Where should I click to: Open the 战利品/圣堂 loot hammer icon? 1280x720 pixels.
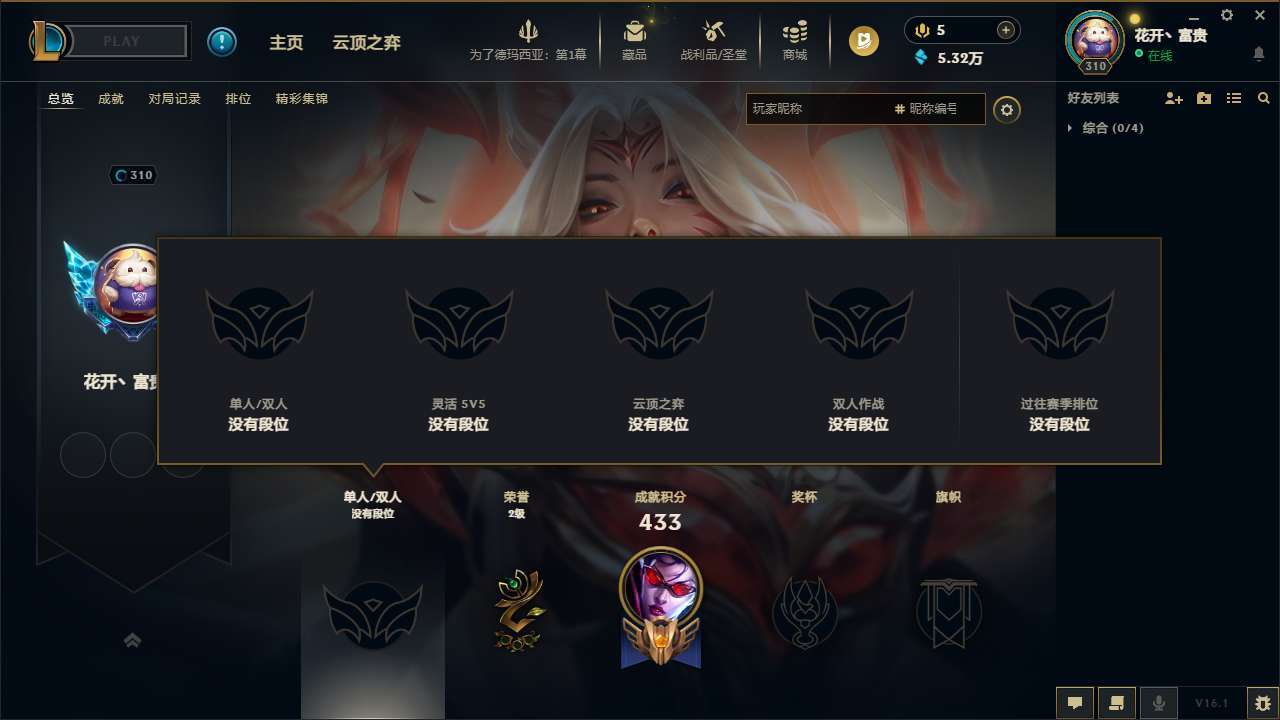coord(713,40)
